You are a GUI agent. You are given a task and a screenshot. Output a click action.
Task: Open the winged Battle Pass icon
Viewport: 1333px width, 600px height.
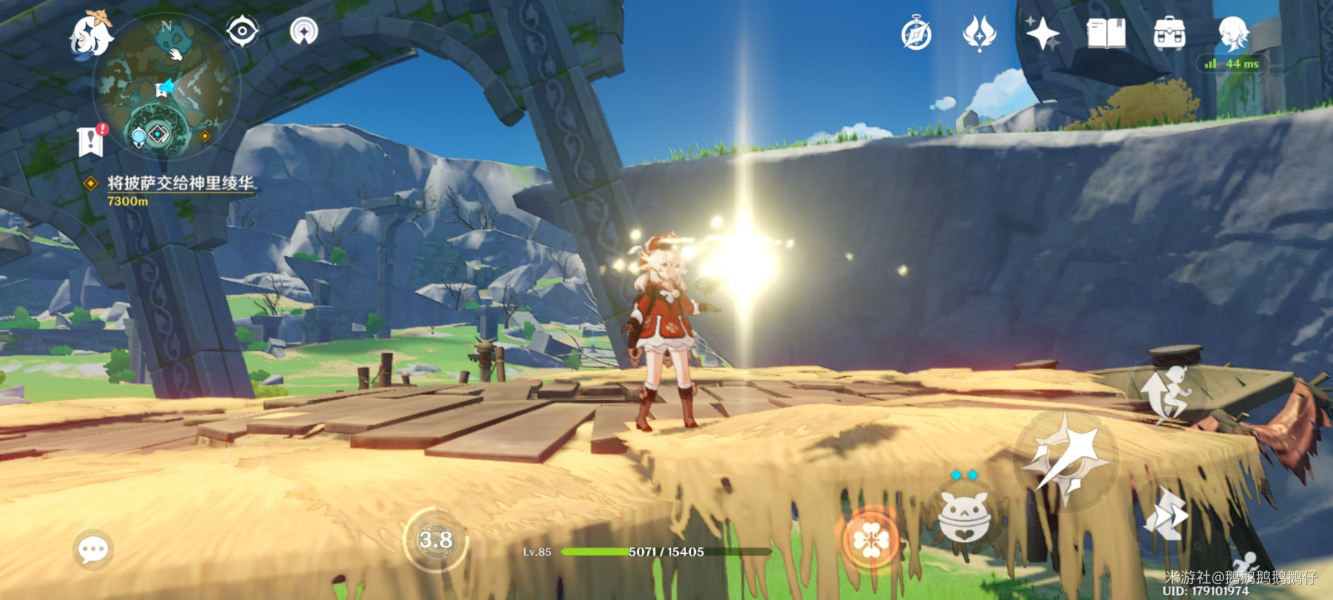(x=978, y=34)
